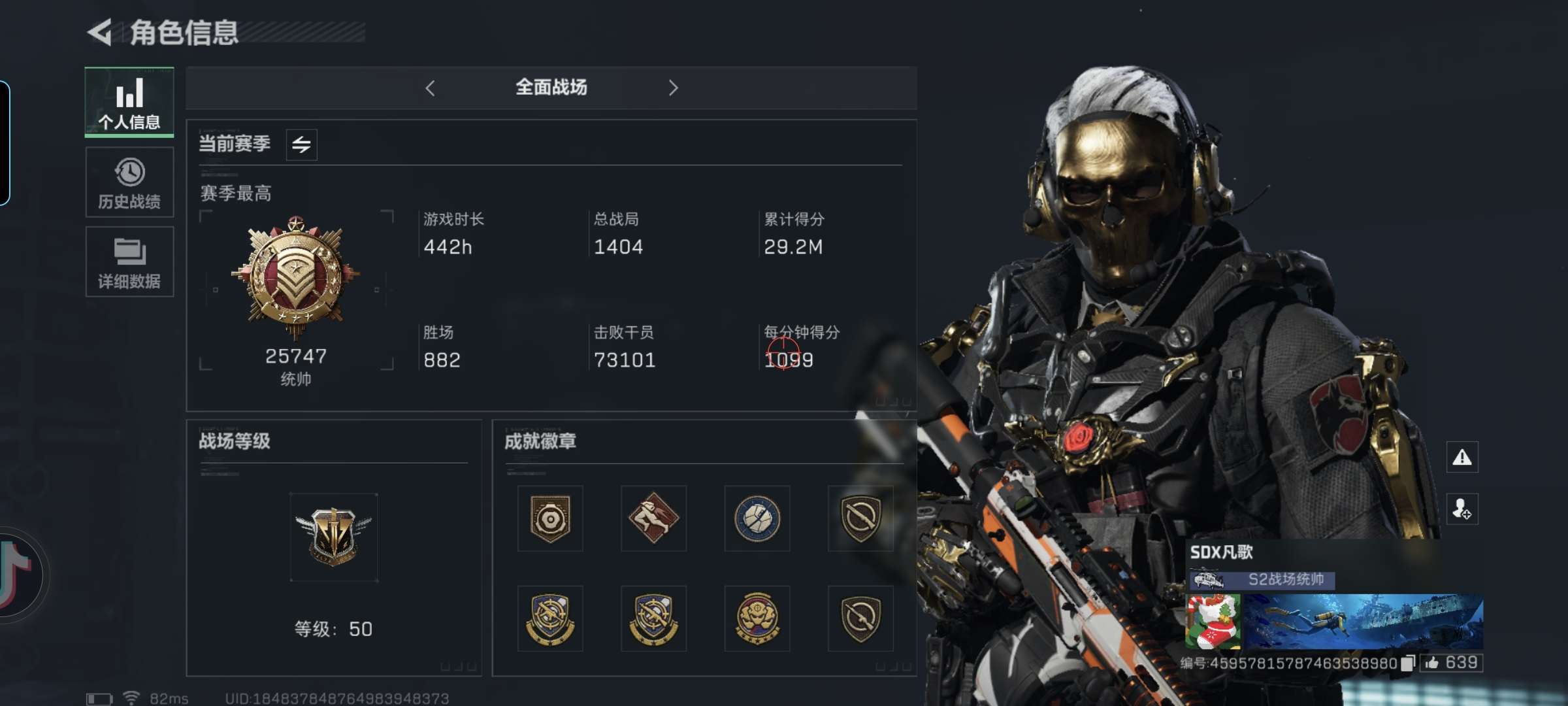This screenshot has height=706, width=1568.
Task: Open the Christmas stocking player avatar
Action: tap(1213, 622)
